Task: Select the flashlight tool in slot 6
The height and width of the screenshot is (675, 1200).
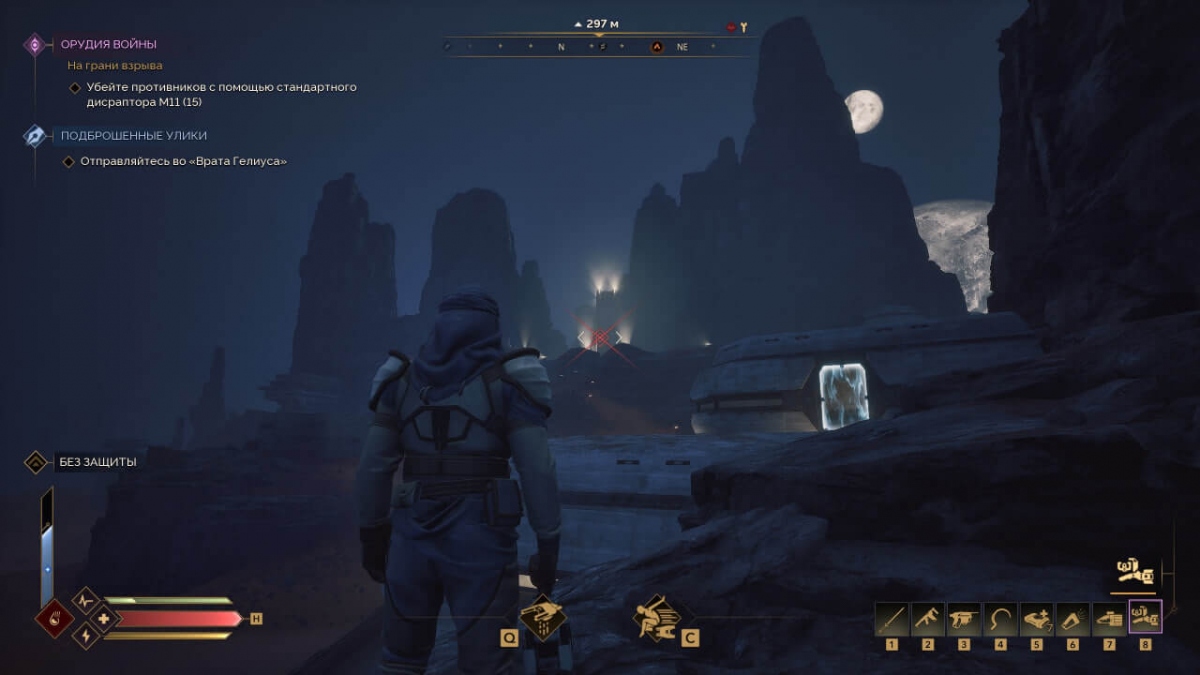Action: [x=1073, y=619]
